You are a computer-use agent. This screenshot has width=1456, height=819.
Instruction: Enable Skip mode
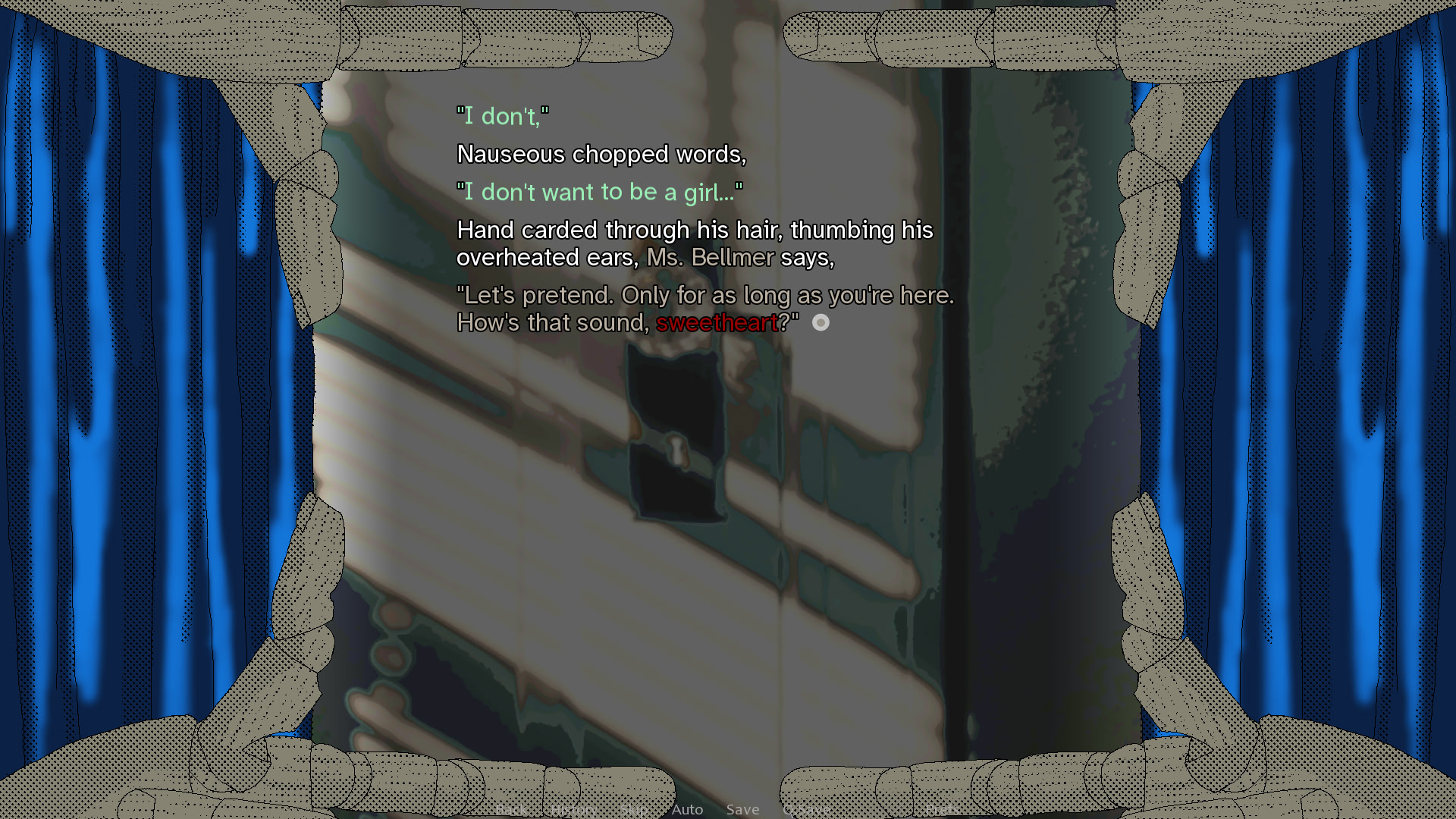[x=634, y=809]
